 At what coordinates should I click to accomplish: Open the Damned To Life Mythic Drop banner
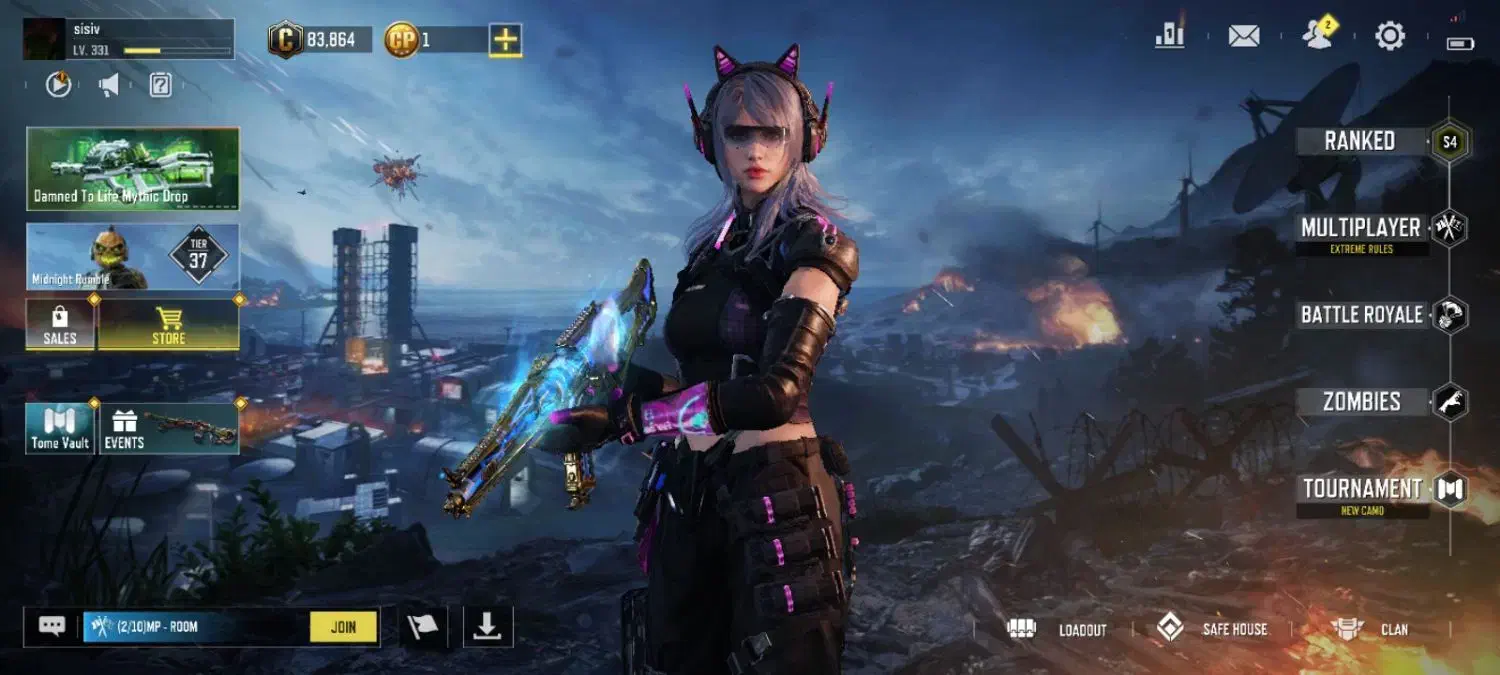point(133,168)
